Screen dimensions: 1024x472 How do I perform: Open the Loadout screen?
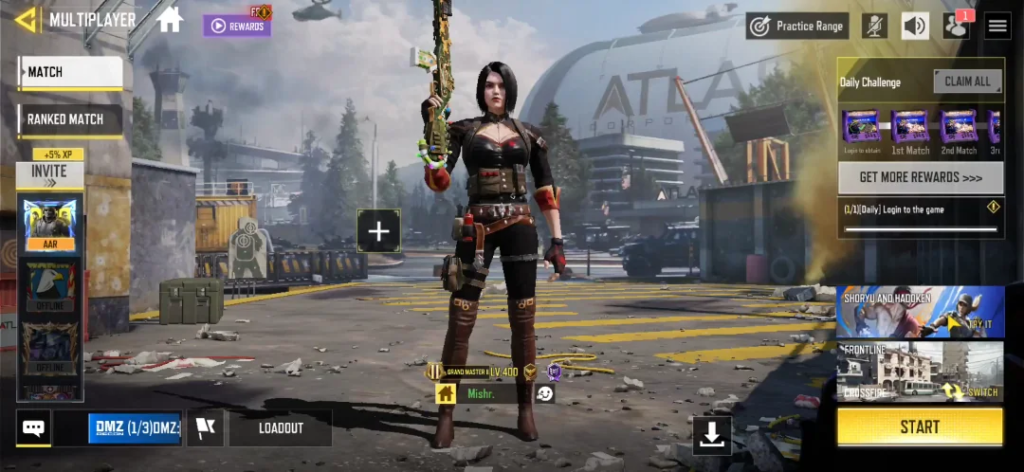280,428
